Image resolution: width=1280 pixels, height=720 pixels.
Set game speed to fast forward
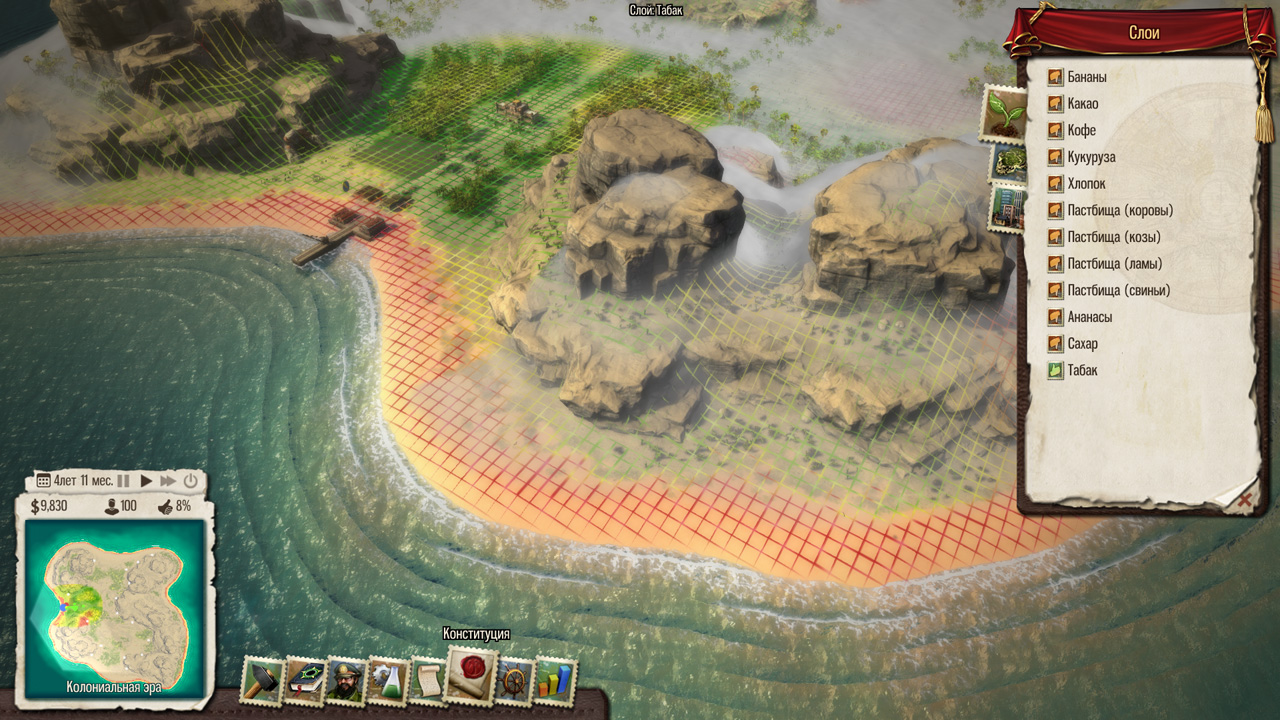(x=168, y=481)
